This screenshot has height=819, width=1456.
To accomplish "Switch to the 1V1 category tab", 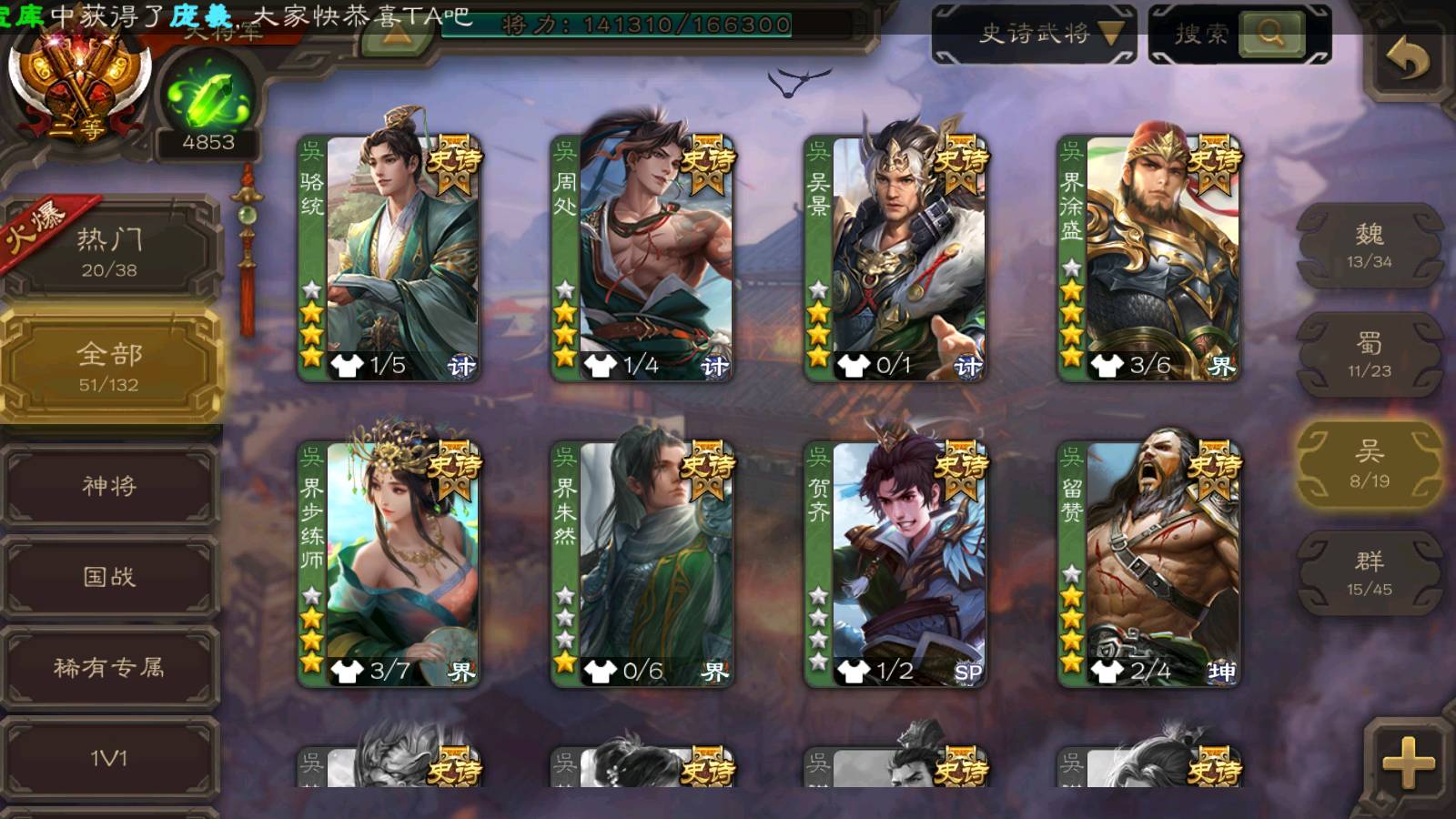I will 109,758.
